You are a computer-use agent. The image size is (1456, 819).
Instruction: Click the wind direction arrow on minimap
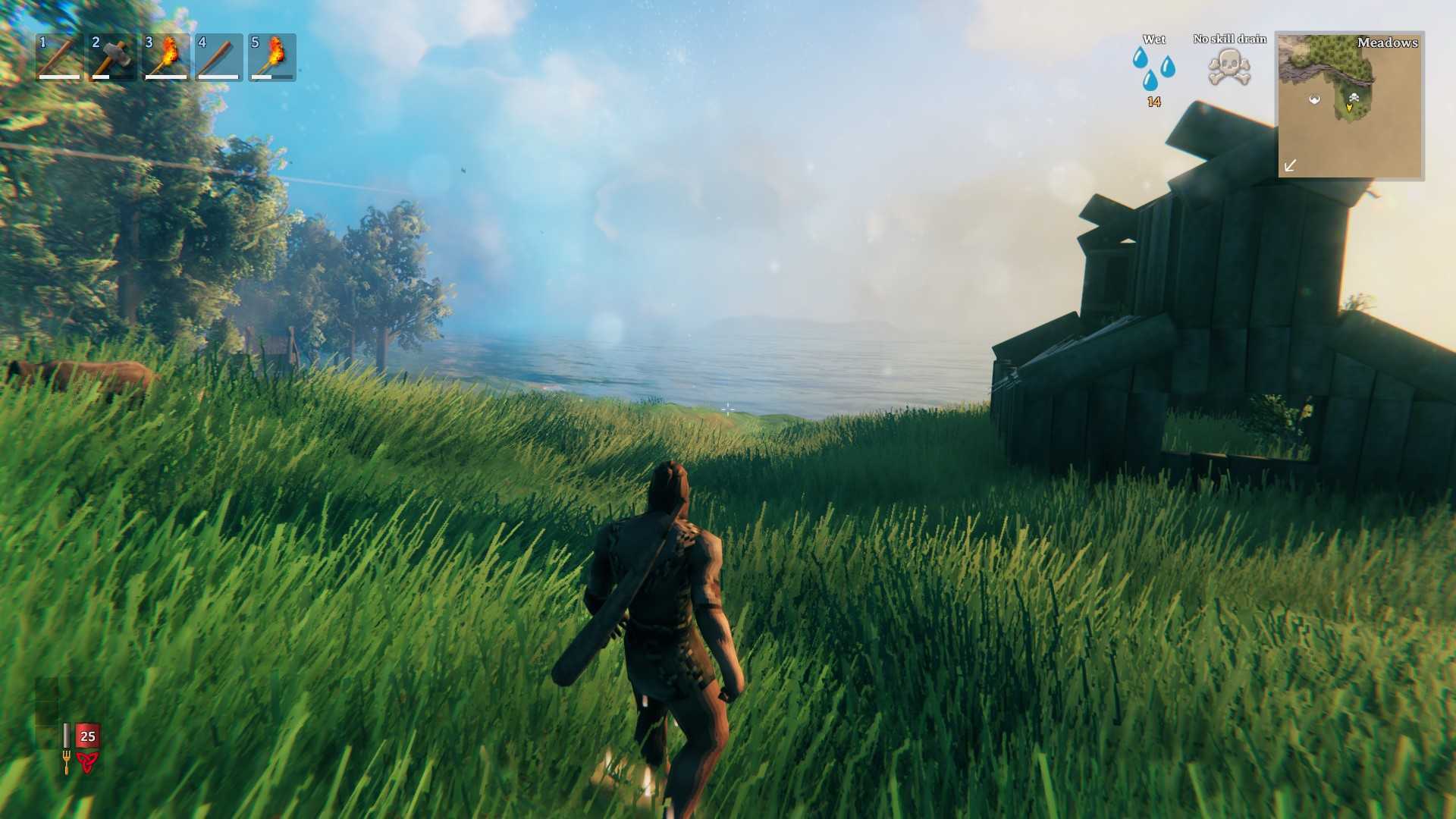pyautogui.click(x=1290, y=165)
